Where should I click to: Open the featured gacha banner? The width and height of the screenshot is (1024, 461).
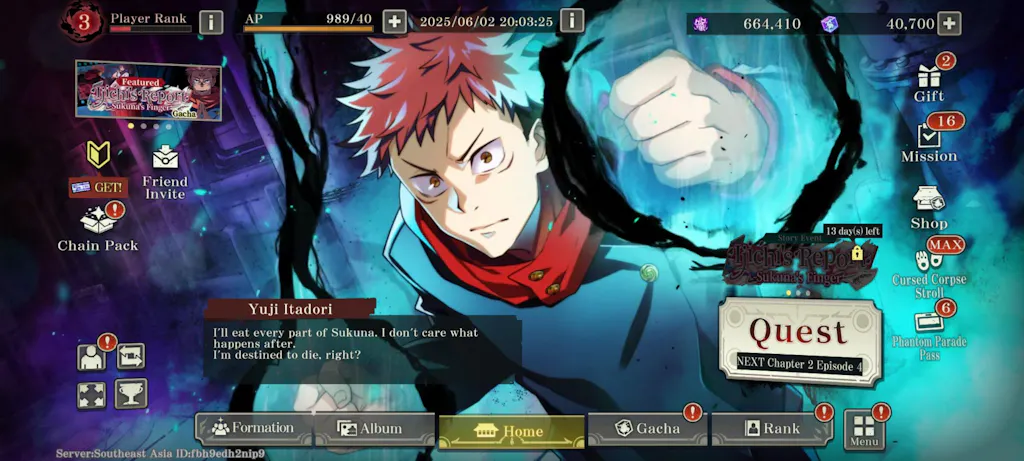tap(148, 90)
